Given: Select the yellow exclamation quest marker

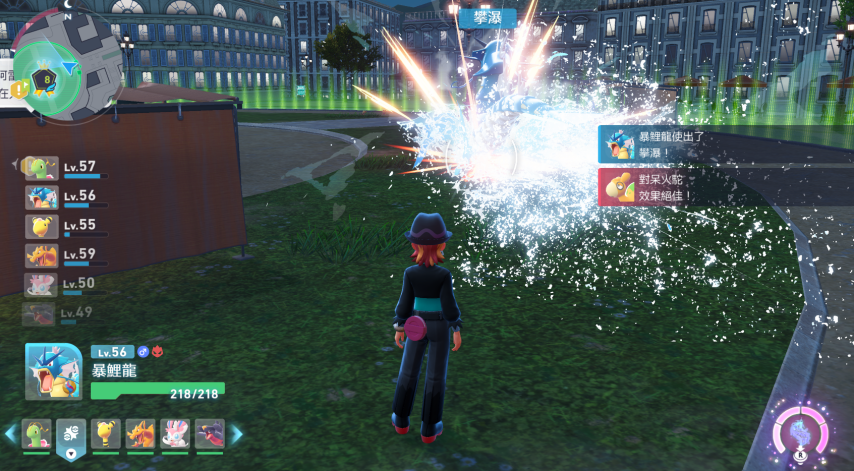Looking at the screenshot, I should pyautogui.click(x=19, y=90).
